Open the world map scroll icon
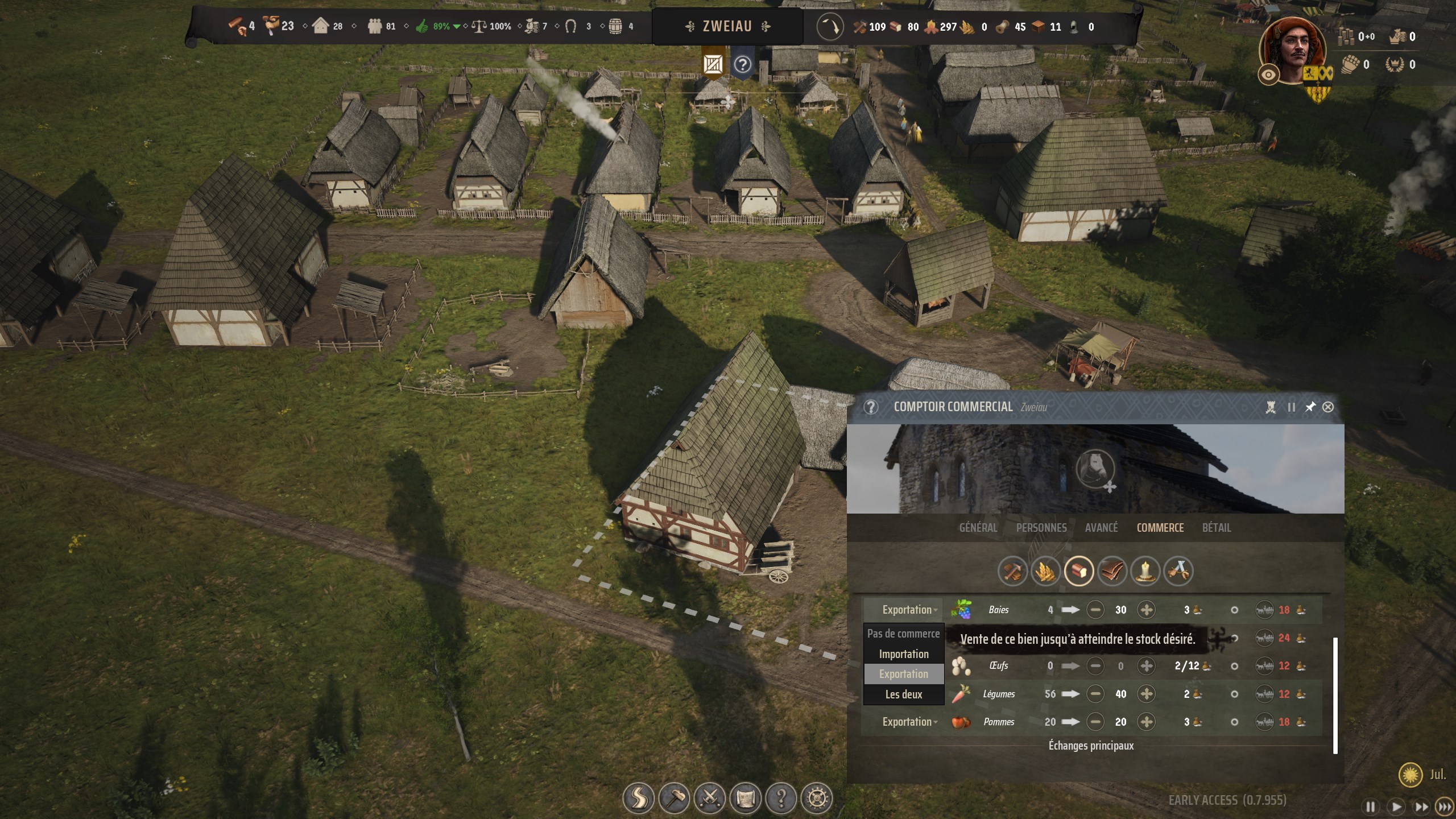Viewport: 1456px width, 819px height. tap(744, 798)
